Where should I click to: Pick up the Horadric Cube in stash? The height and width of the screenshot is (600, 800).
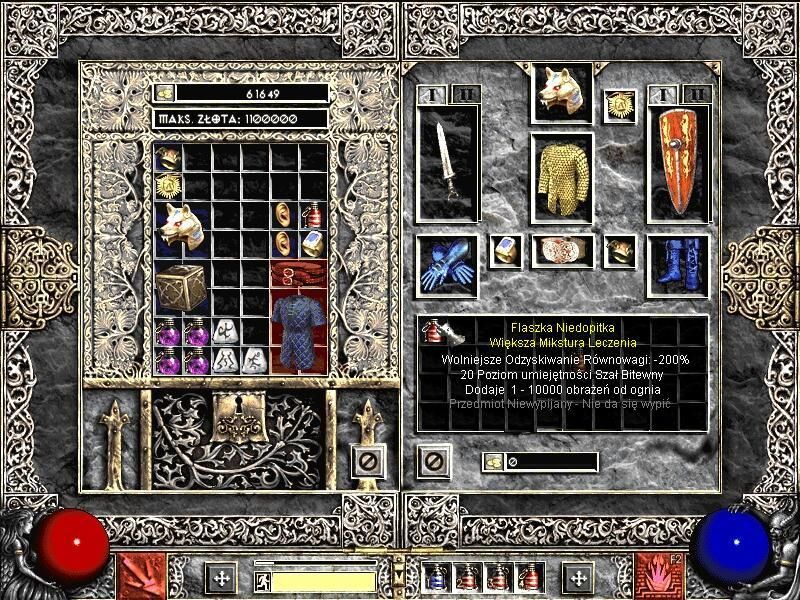point(182,291)
